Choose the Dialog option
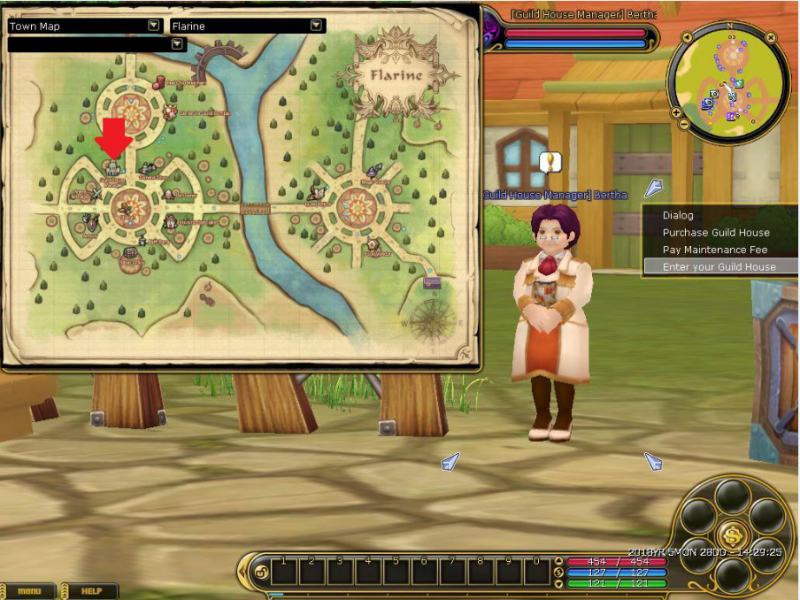Image resolution: width=800 pixels, height=600 pixels. (678, 215)
